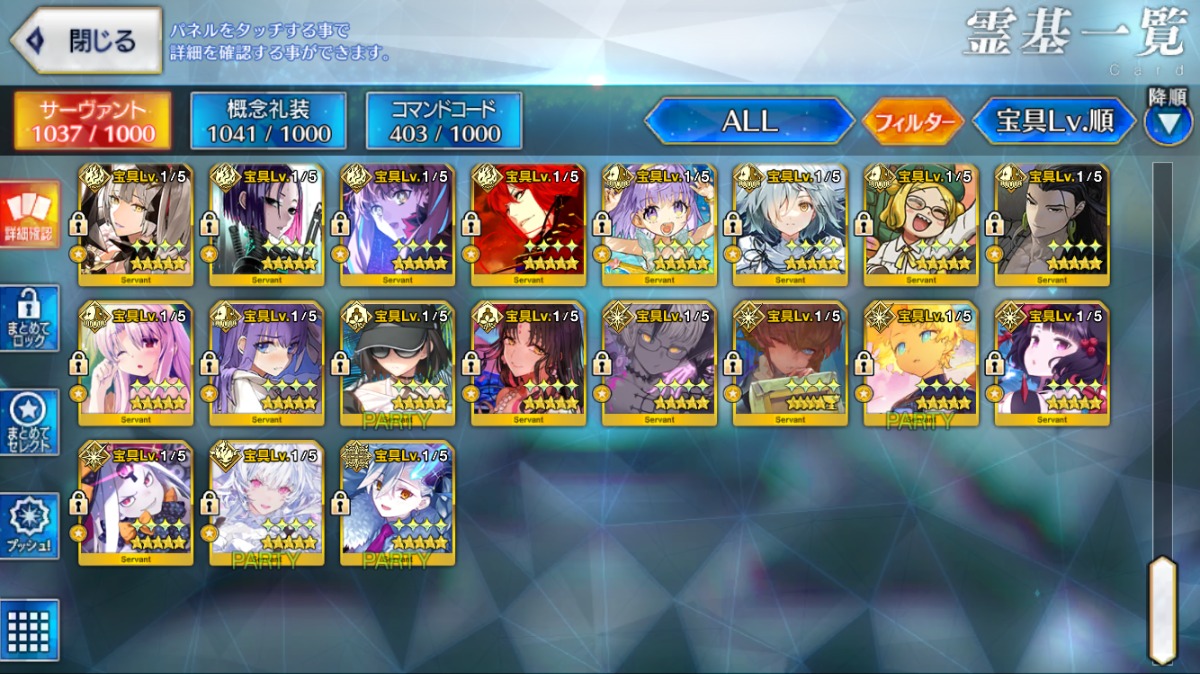Choose まとめてロック bulk lock

(29, 318)
